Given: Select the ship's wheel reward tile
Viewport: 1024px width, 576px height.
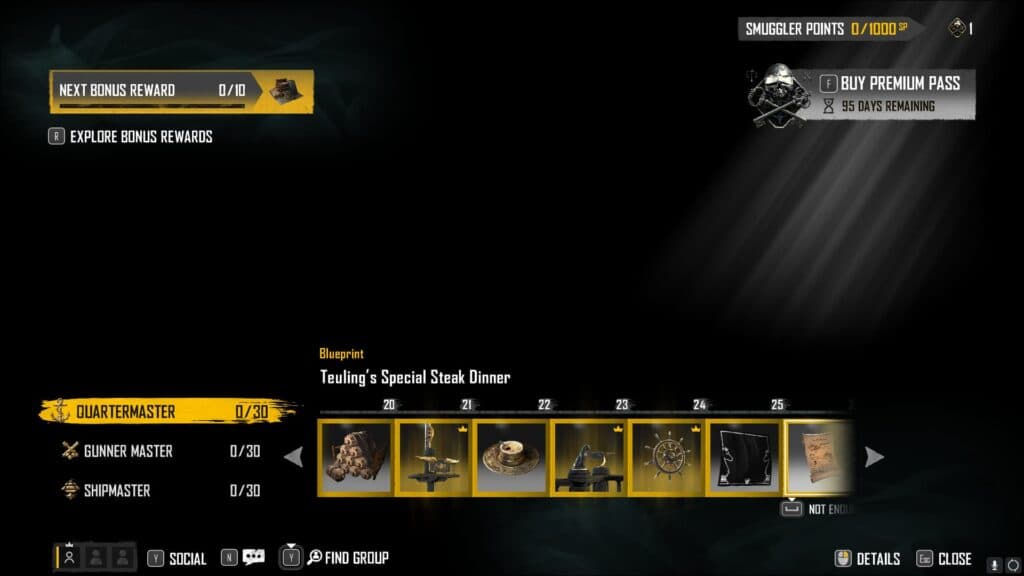Looking at the screenshot, I should coord(667,457).
